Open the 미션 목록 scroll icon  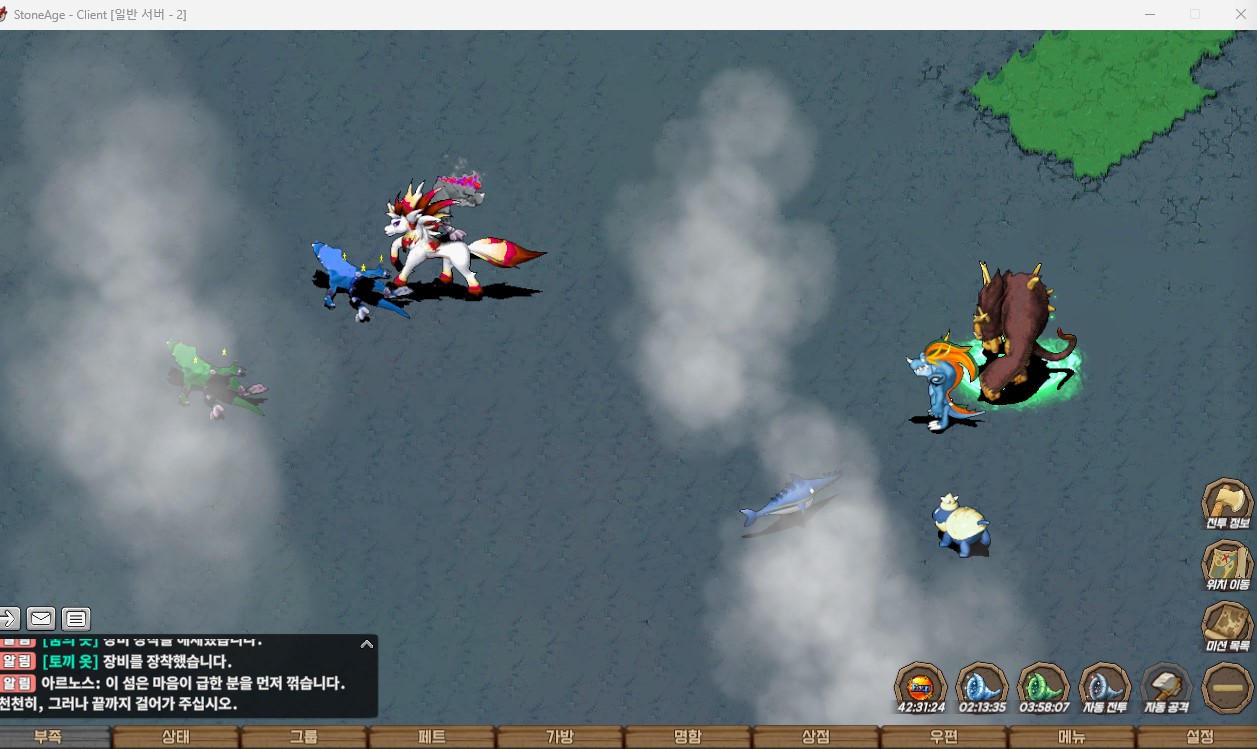pos(1227,624)
